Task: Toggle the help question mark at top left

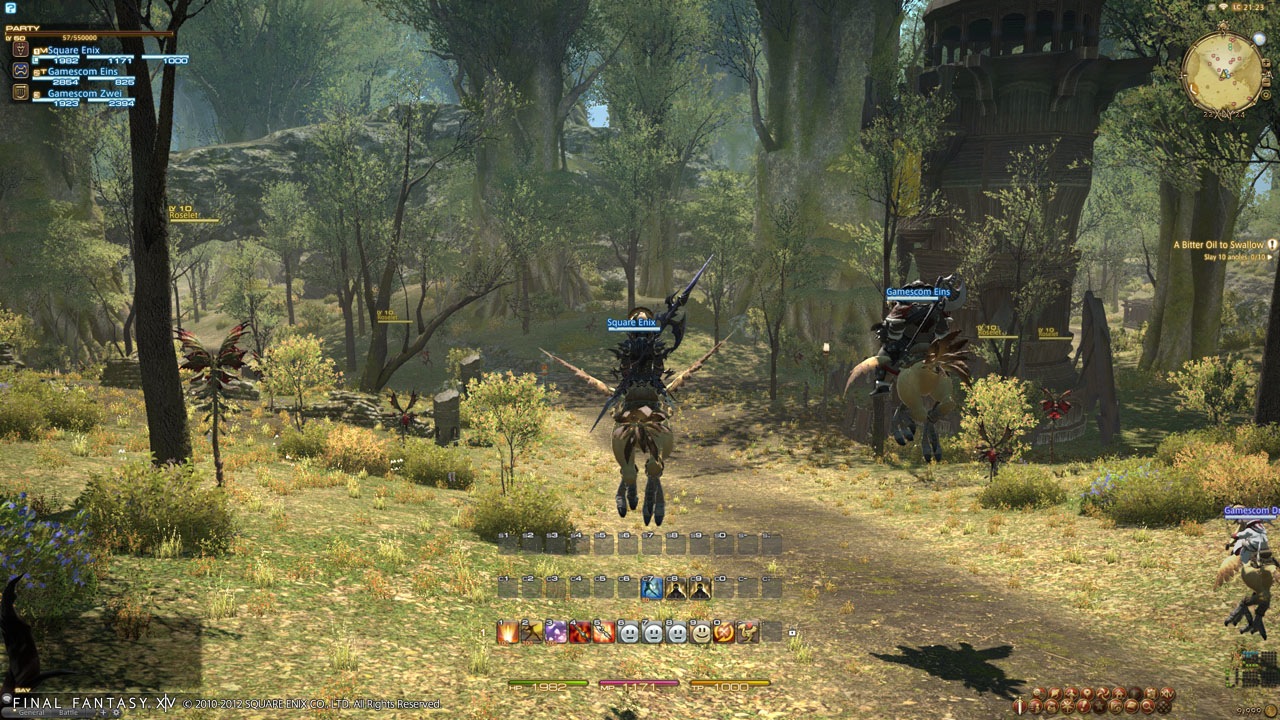Action: pyautogui.click(x=10, y=7)
